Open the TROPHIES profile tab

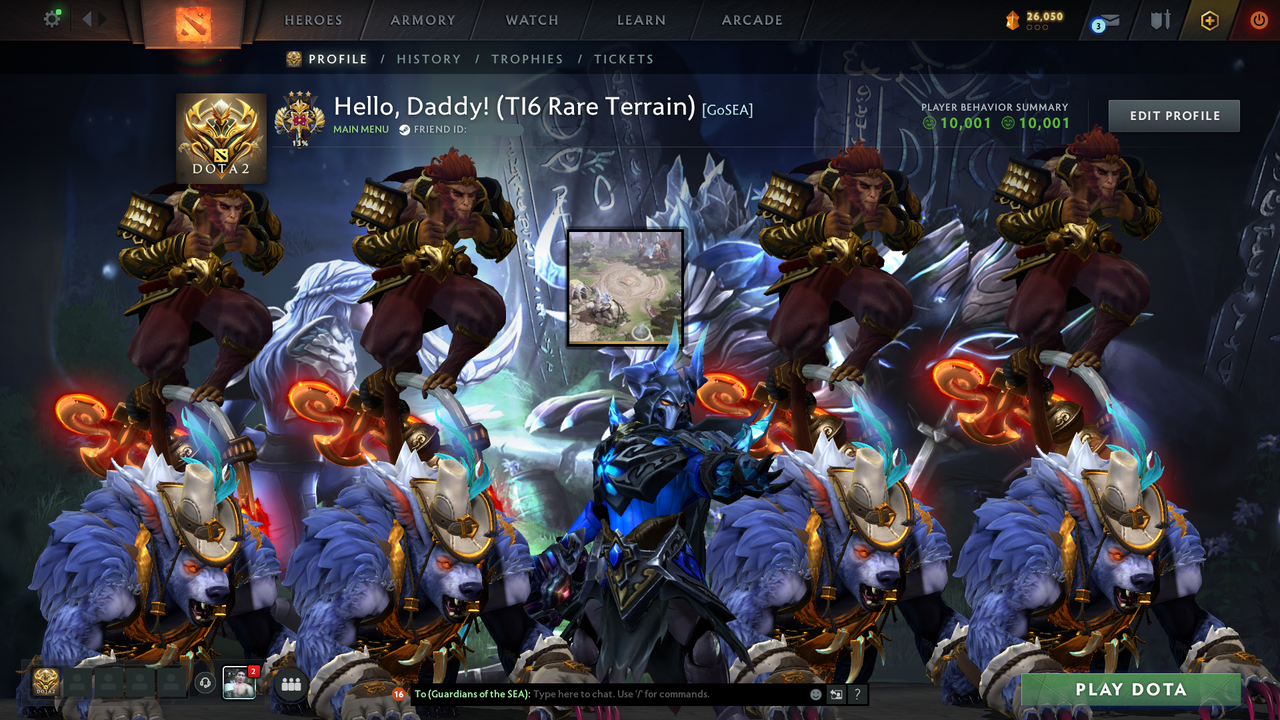pos(528,59)
